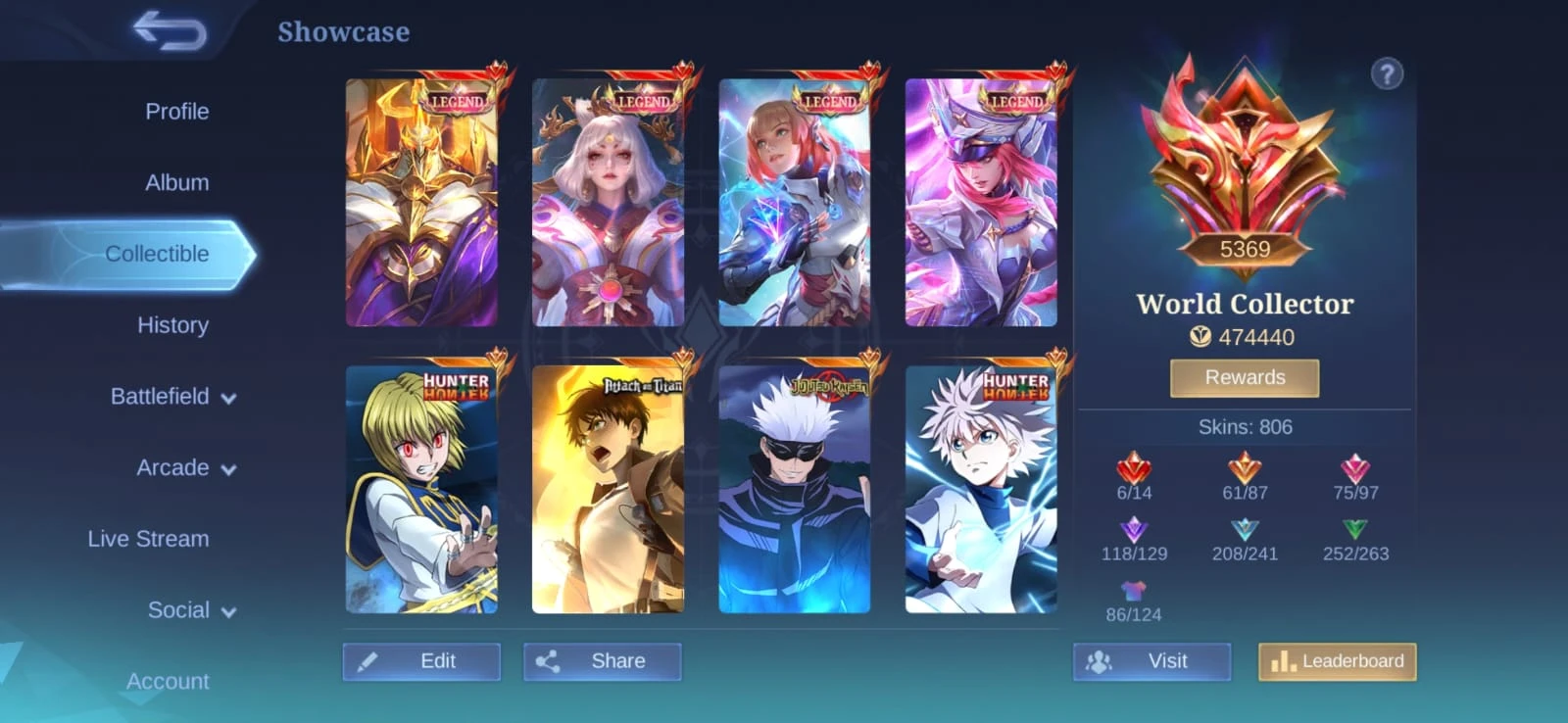Viewport: 1568px width, 723px height.
Task: Select the blindfolded Jujutsu Kaisen skin card
Action: [x=794, y=490]
